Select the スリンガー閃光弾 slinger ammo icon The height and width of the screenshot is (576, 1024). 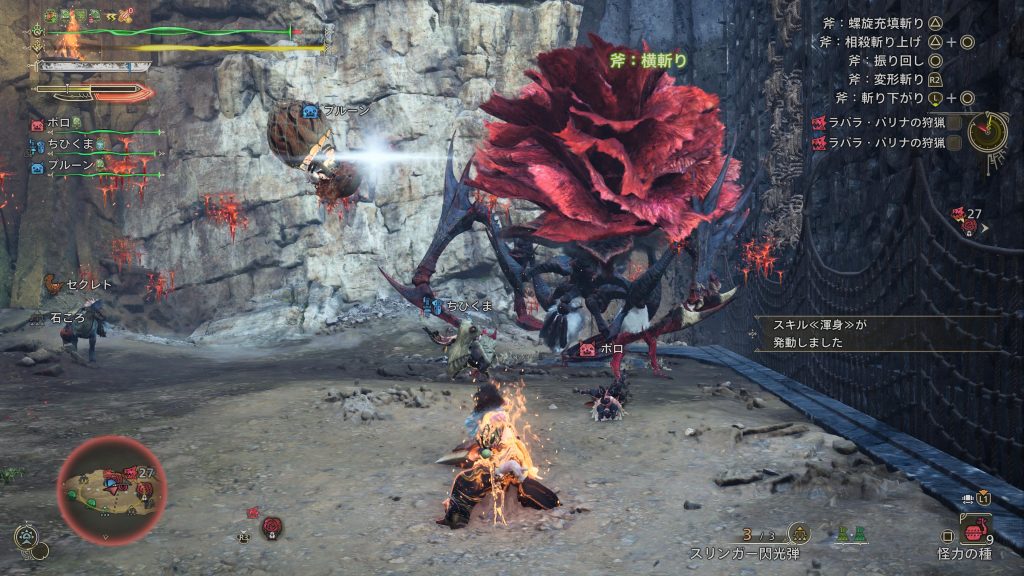(x=799, y=534)
